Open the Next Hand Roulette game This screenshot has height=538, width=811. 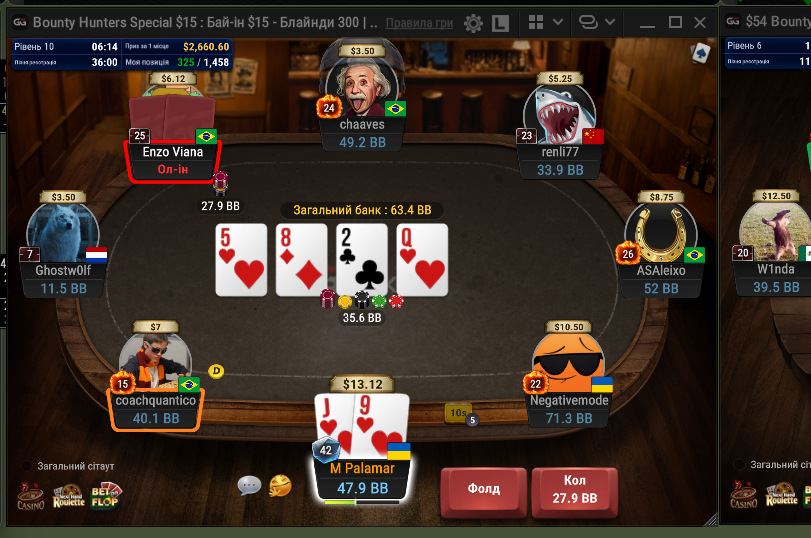click(70, 495)
